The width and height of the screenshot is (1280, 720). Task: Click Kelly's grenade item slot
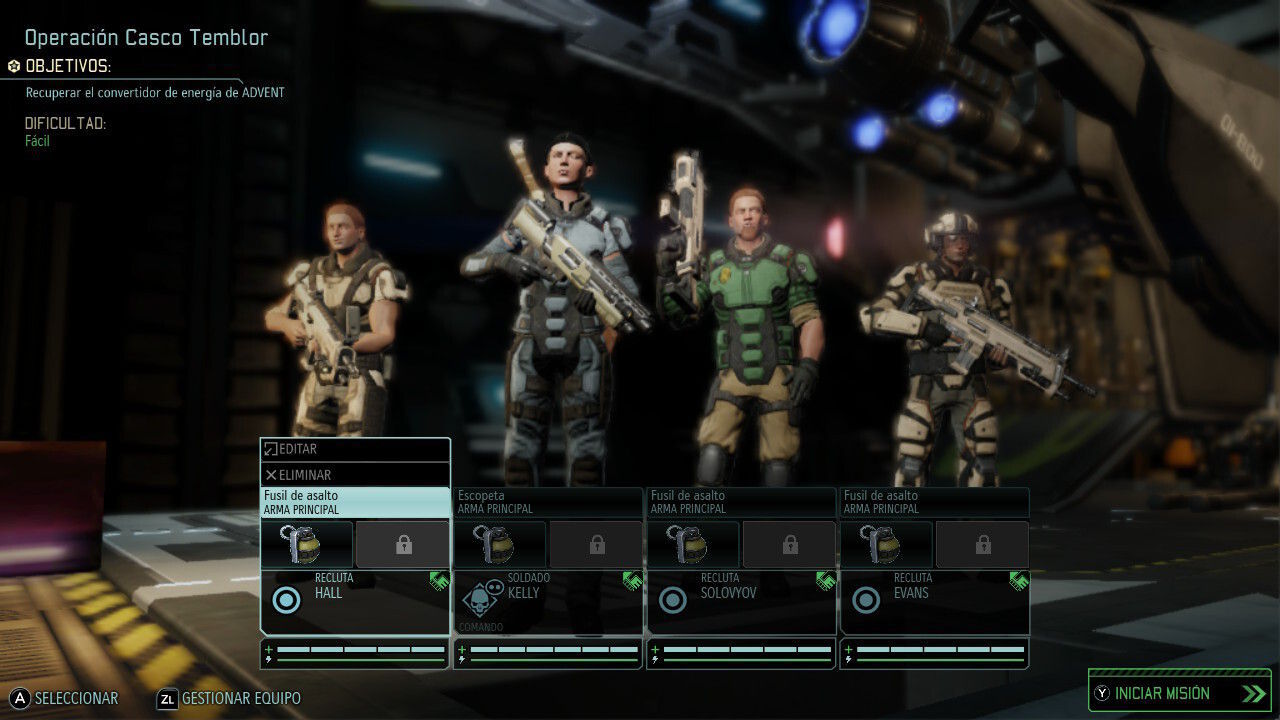tap(500, 544)
